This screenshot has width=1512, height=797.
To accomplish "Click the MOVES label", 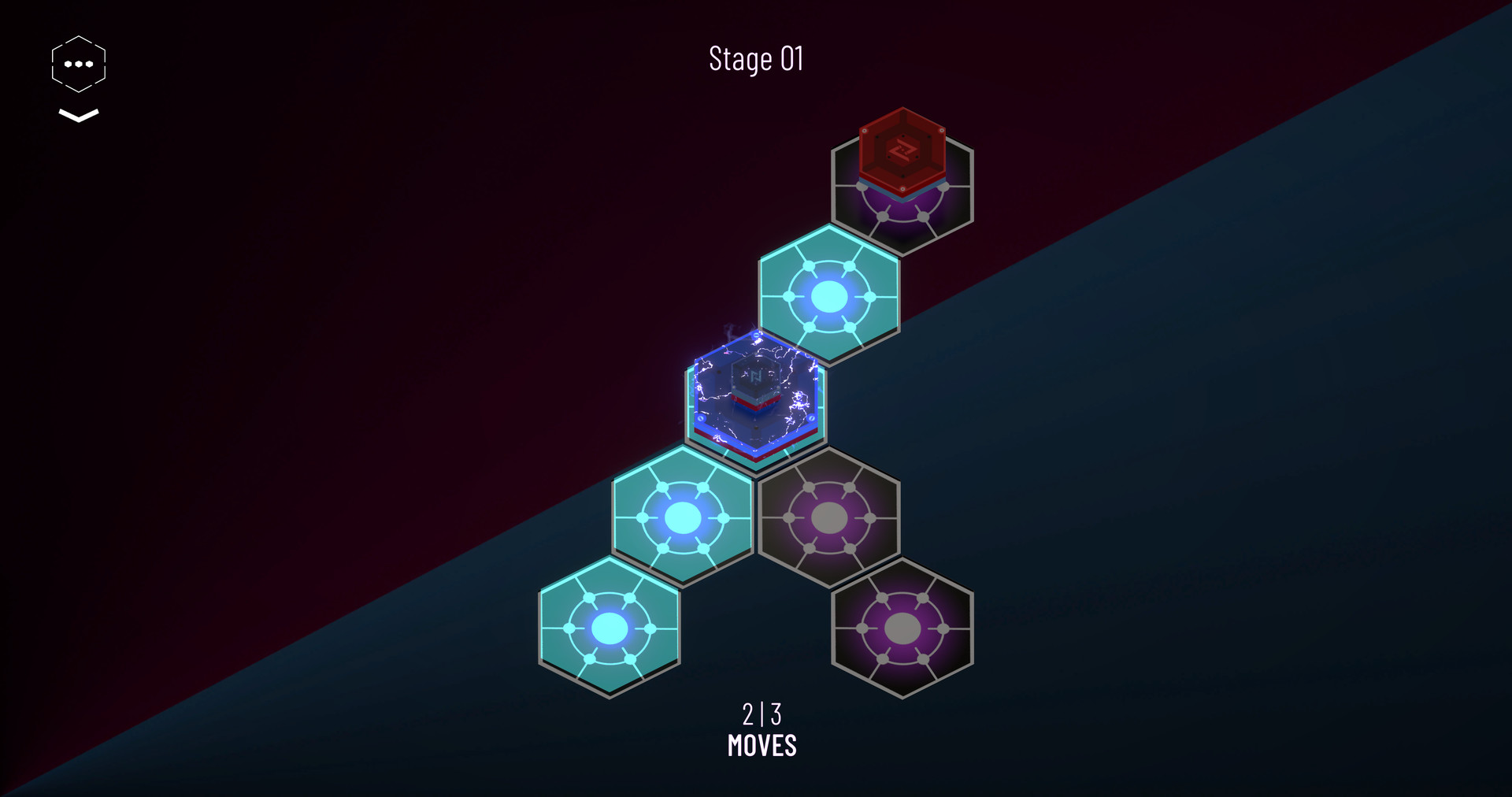I will pos(762,746).
